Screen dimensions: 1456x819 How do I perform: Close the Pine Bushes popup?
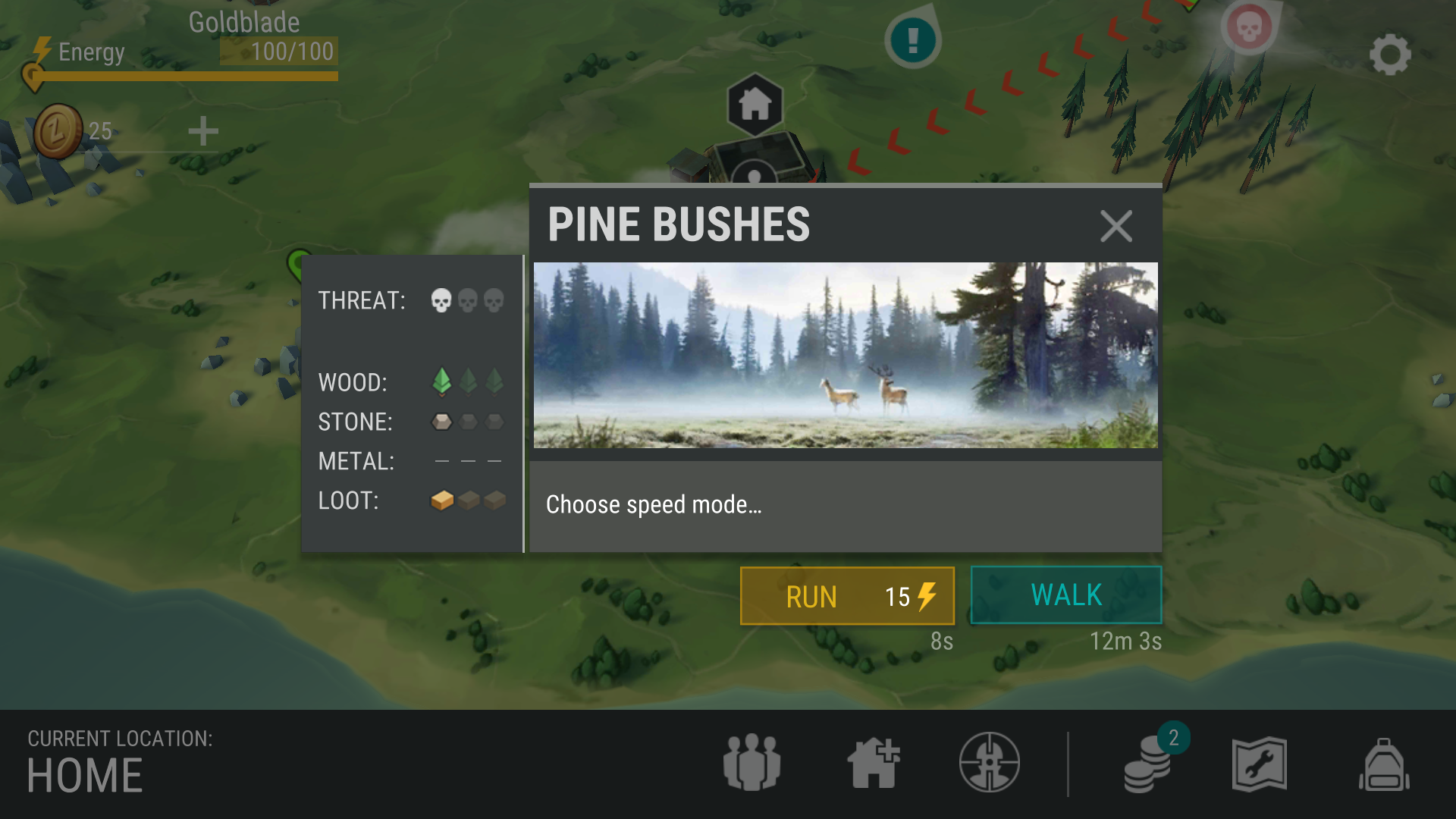click(1116, 226)
